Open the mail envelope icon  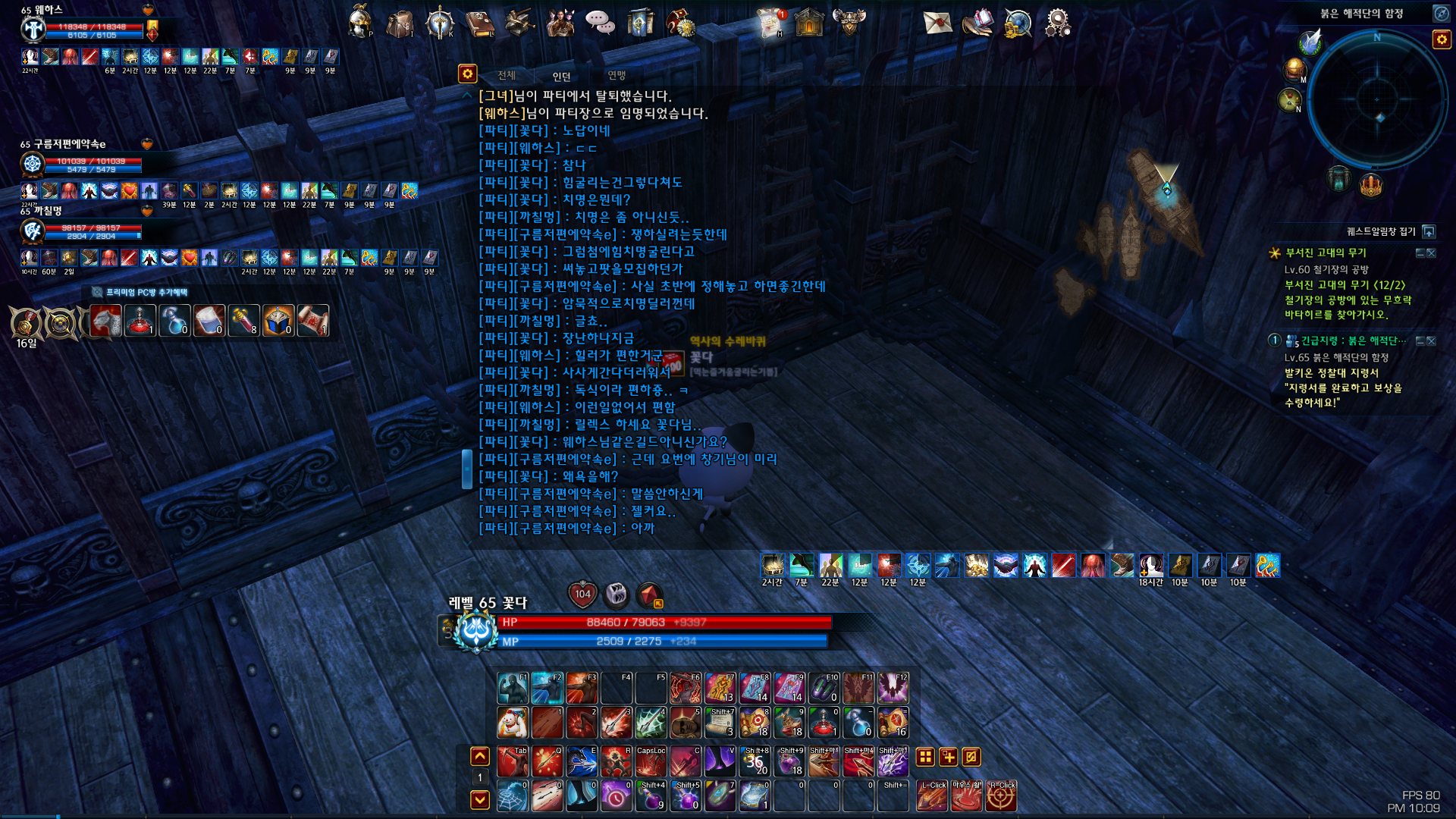pos(937,22)
